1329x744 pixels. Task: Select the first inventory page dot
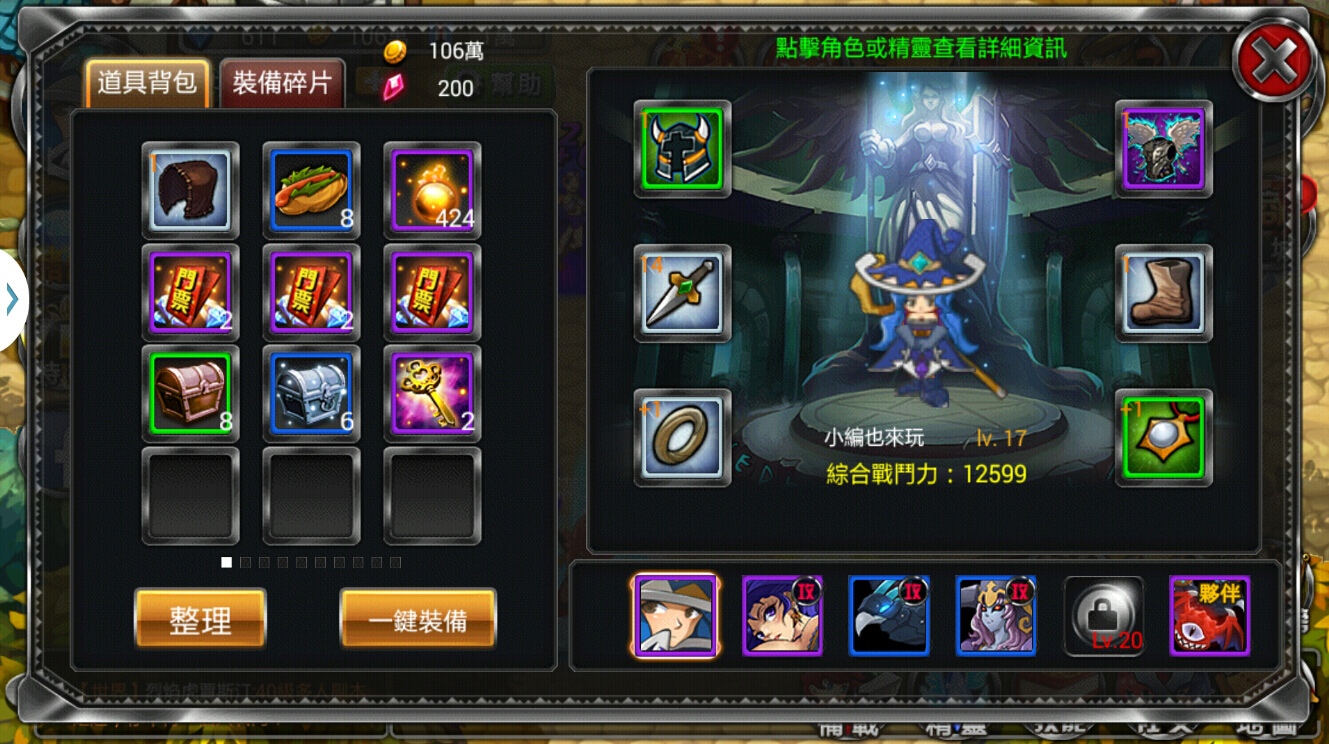pyautogui.click(x=224, y=562)
